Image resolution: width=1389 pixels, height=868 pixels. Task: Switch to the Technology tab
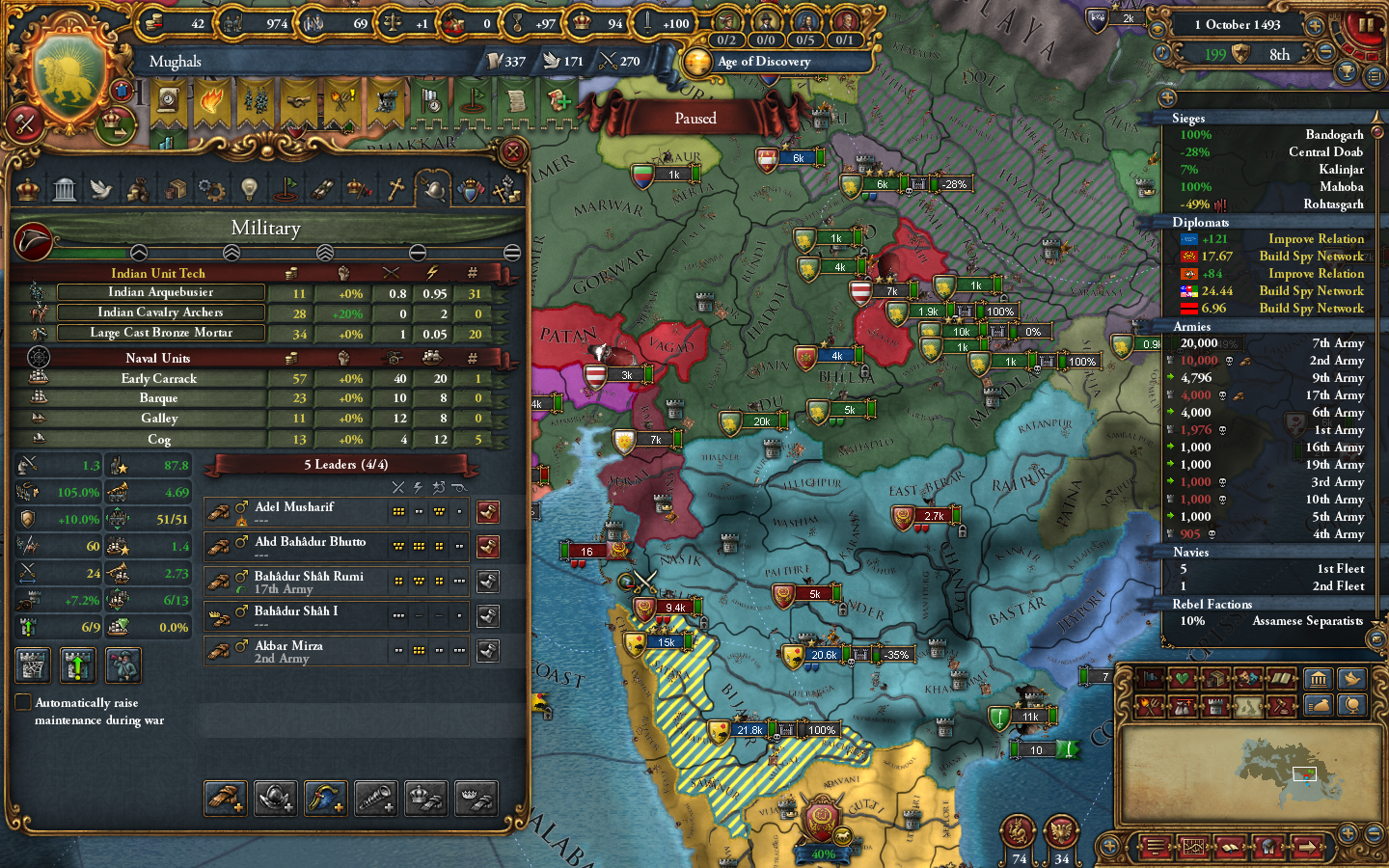point(249,189)
